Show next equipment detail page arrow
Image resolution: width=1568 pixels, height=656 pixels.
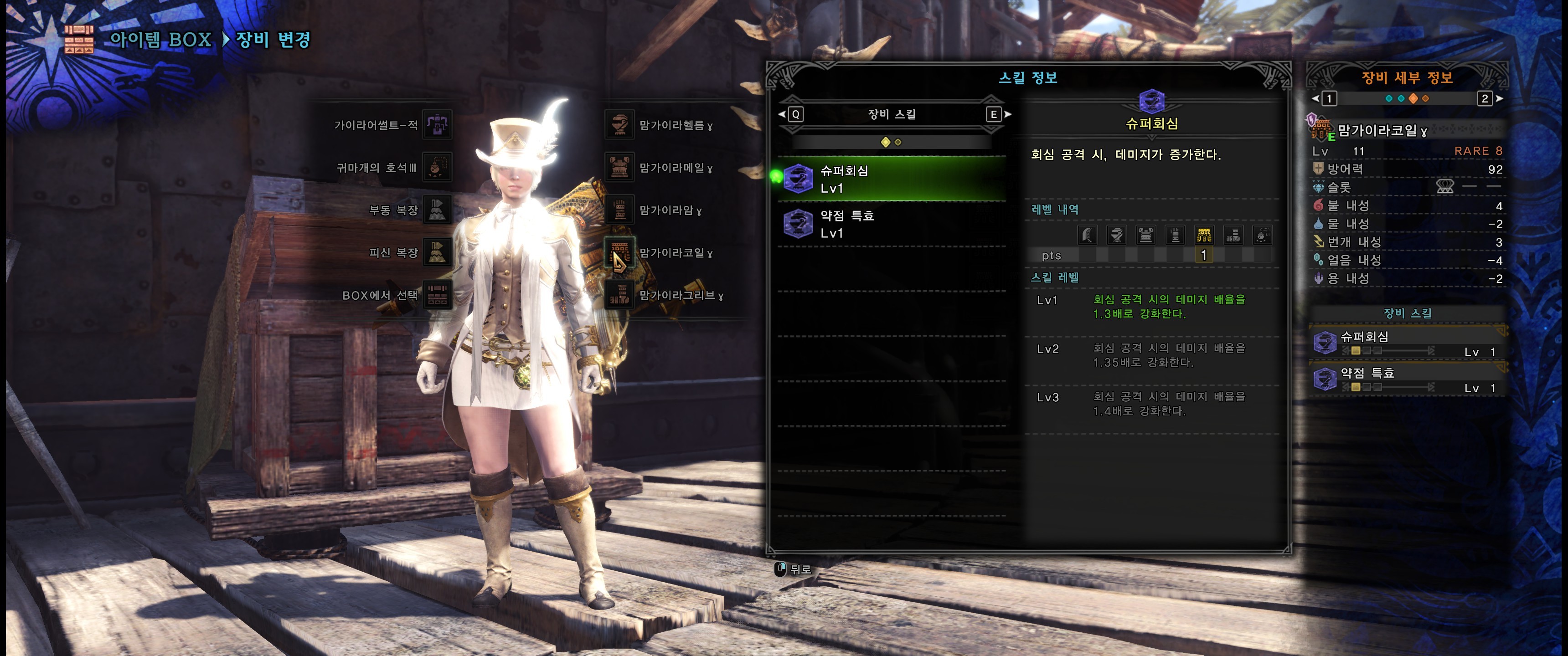pyautogui.click(x=1489, y=98)
